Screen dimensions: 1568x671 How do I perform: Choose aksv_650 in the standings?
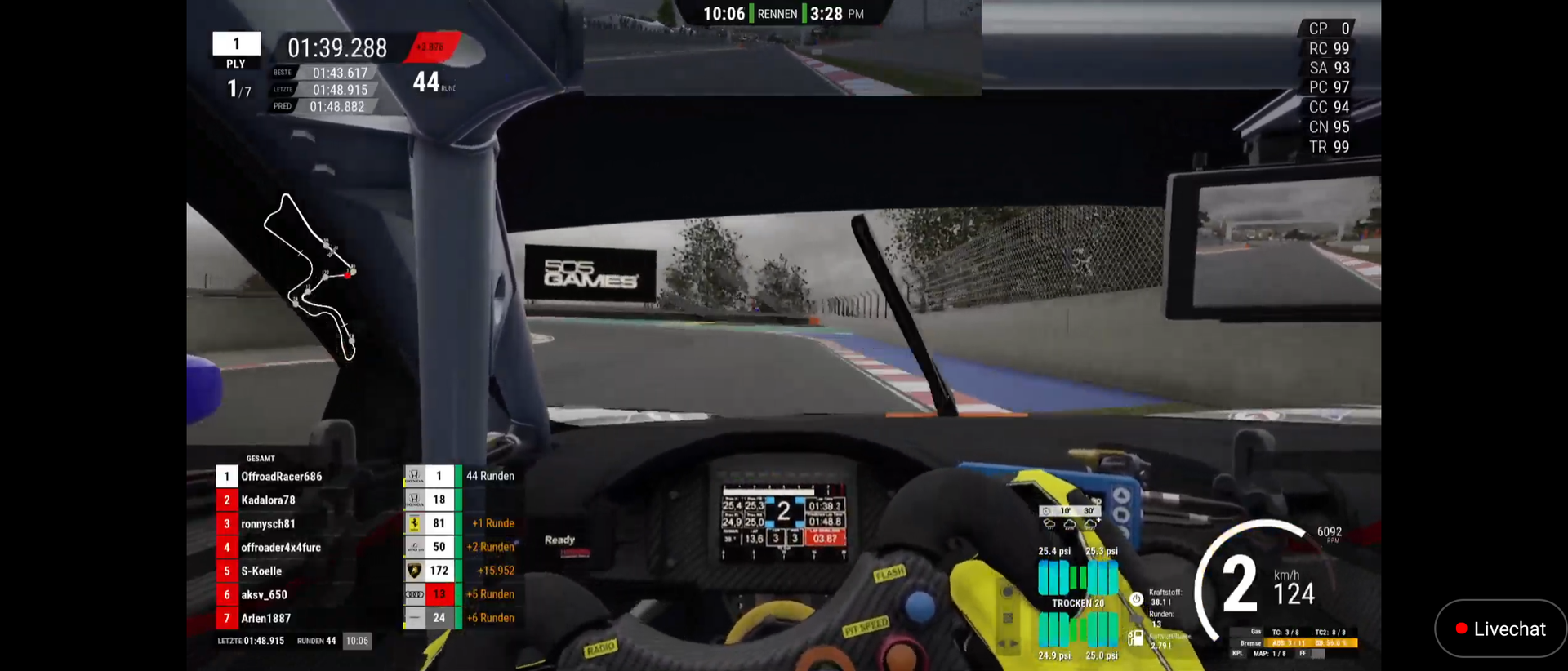point(264,595)
